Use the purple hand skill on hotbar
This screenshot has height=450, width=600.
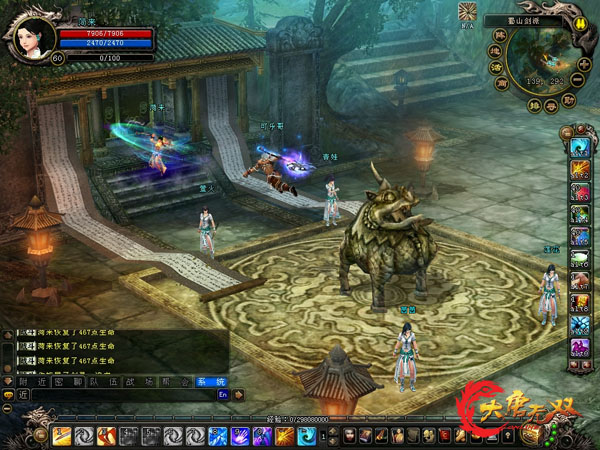(x=239, y=436)
